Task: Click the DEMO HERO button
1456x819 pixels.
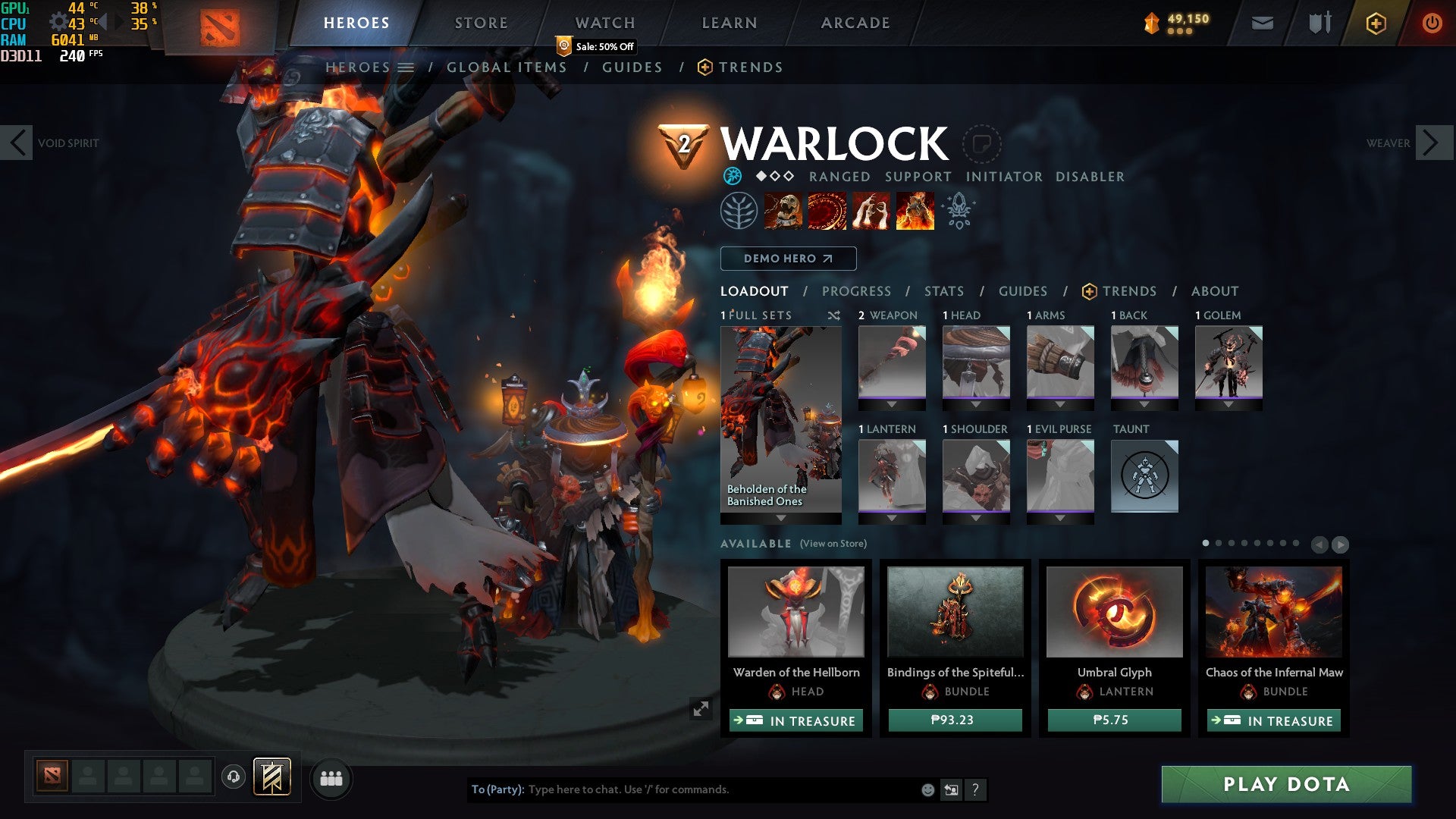Action: (787, 258)
